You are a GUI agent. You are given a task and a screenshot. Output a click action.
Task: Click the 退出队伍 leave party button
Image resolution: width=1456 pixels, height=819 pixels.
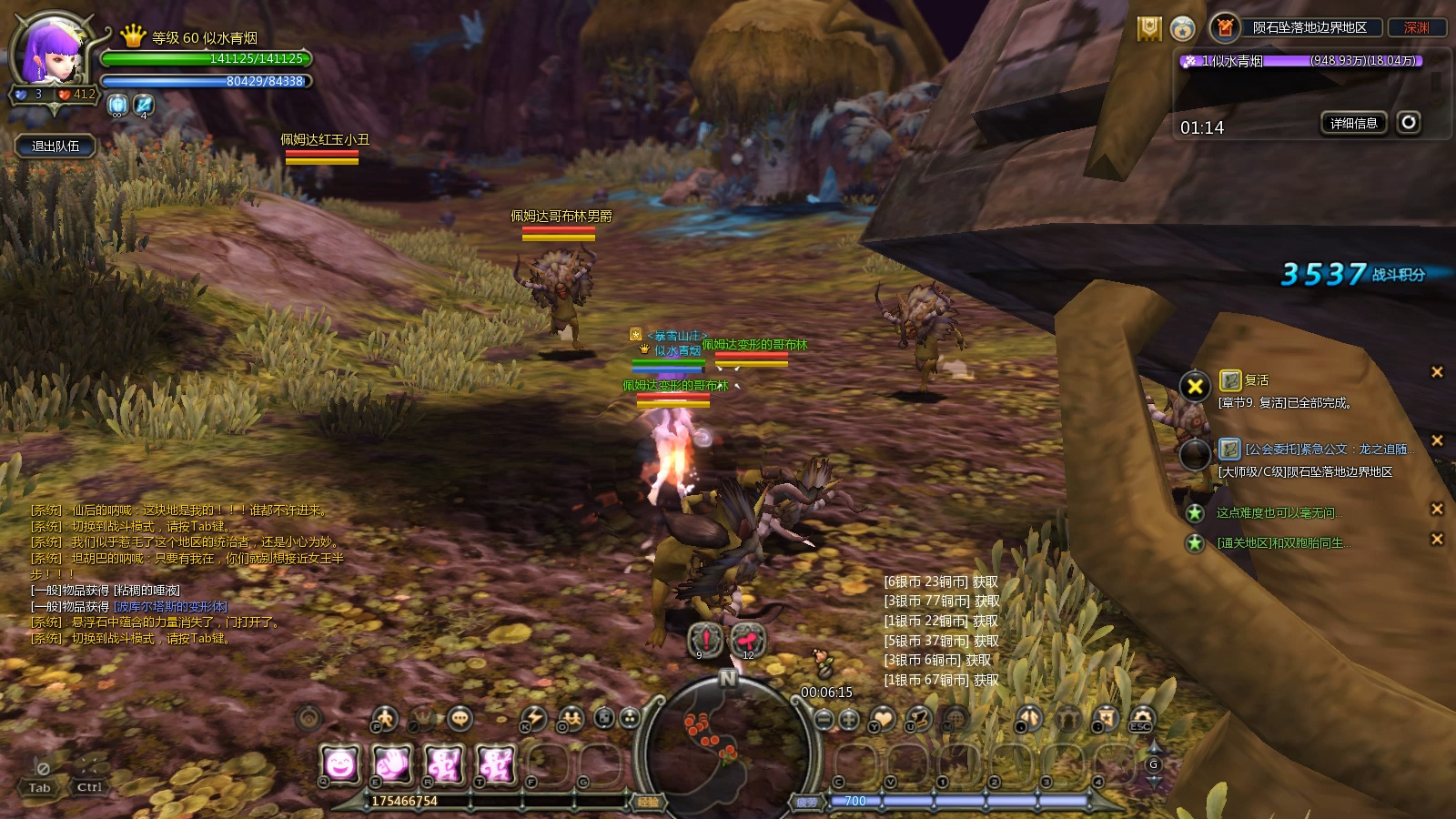(56, 147)
